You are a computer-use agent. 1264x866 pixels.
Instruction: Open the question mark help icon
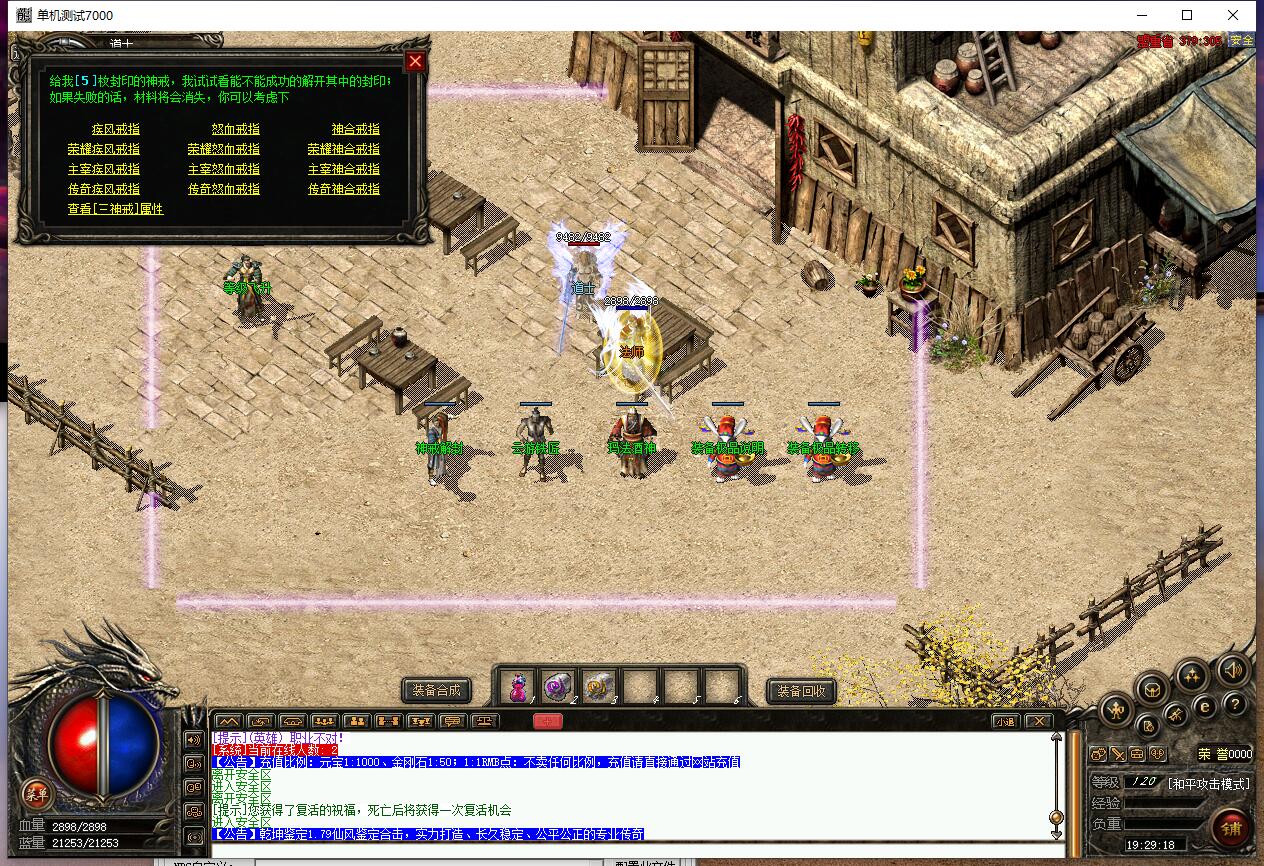click(x=1234, y=704)
